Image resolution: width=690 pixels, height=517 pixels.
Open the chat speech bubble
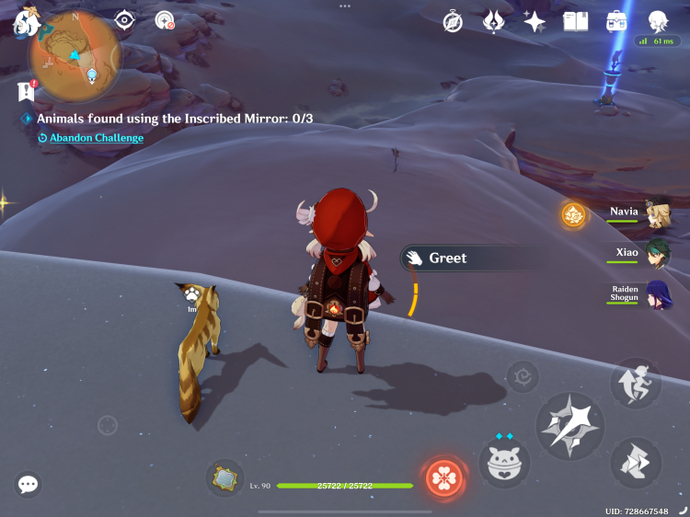click(28, 485)
